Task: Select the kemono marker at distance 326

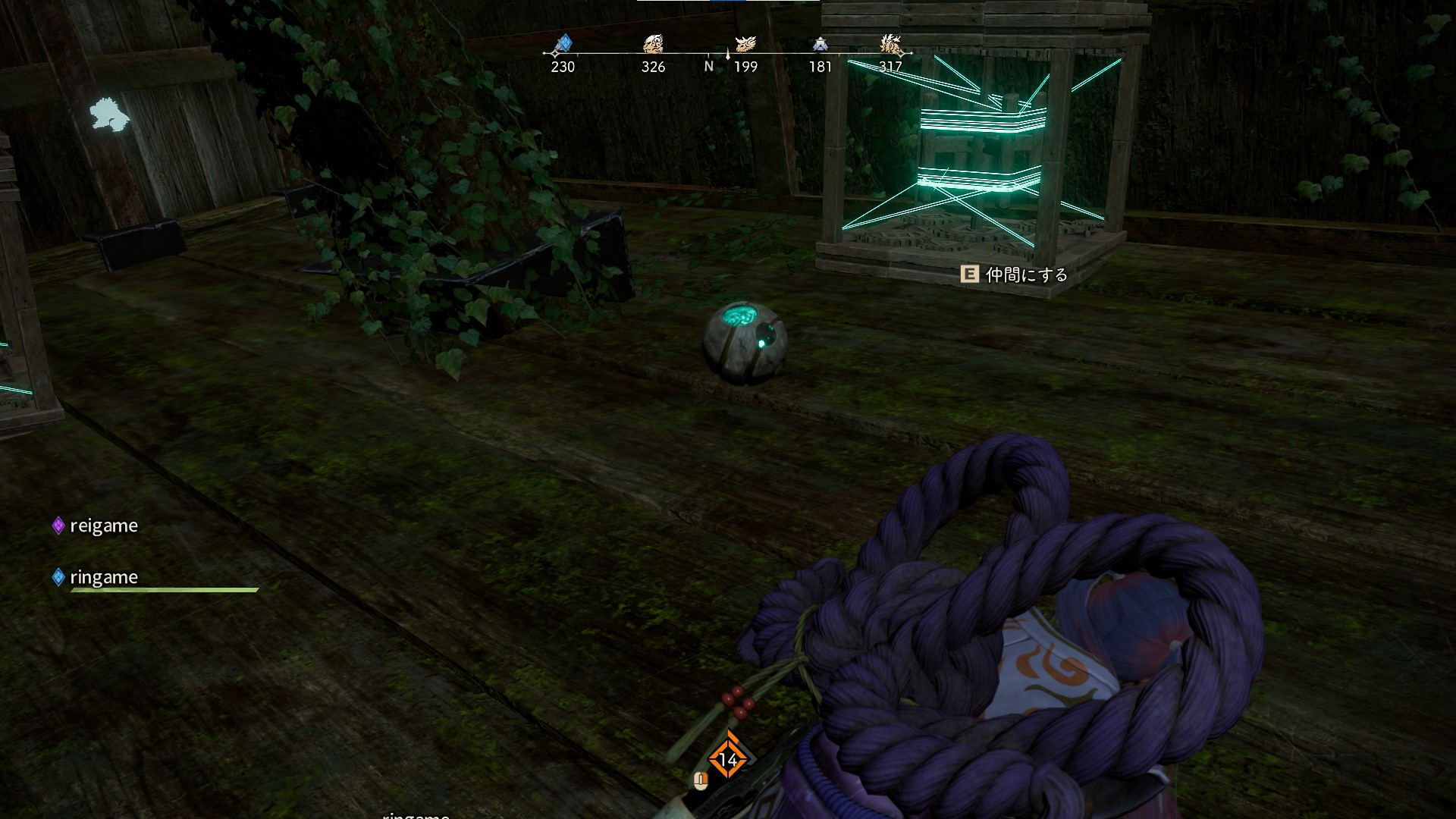Action: (653, 44)
